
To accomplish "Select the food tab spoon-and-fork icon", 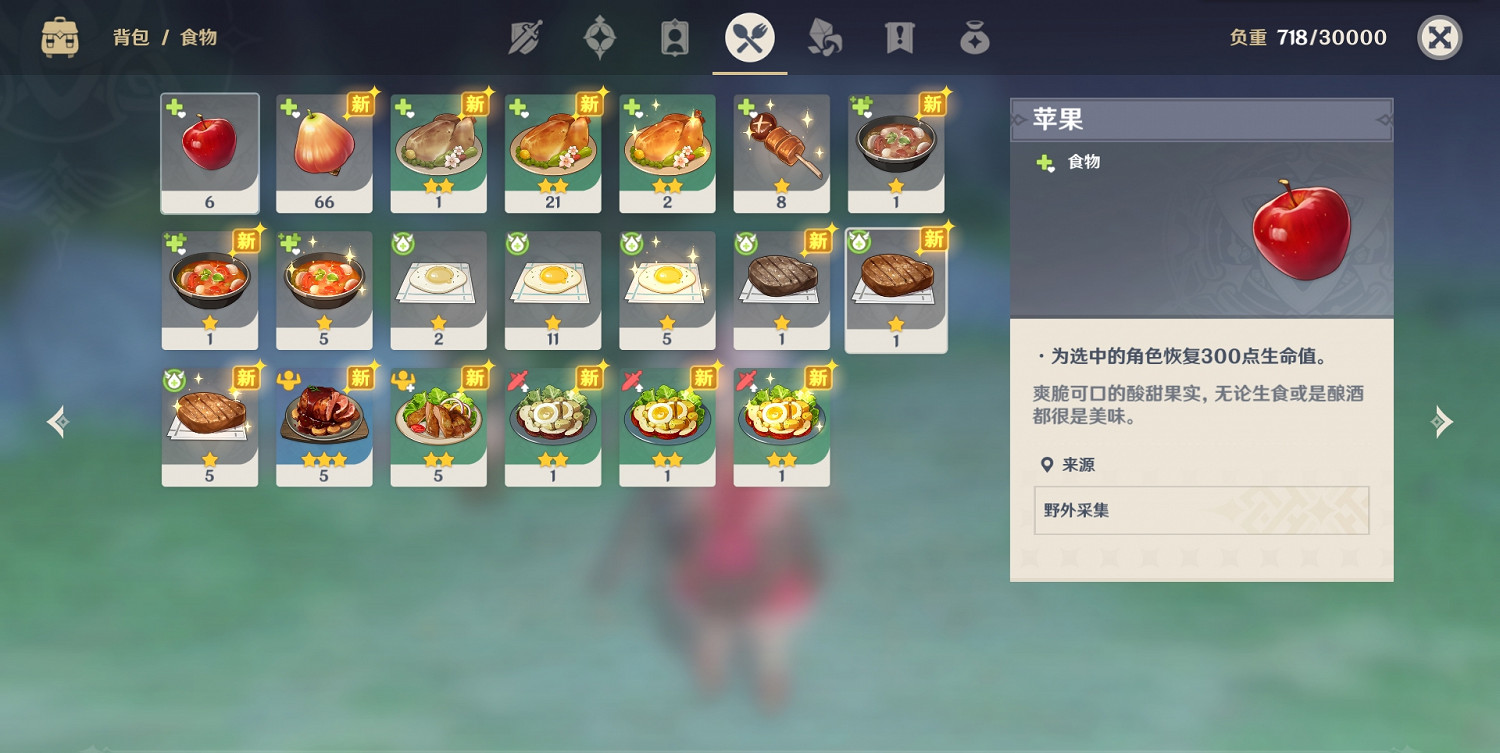I will click(750, 37).
